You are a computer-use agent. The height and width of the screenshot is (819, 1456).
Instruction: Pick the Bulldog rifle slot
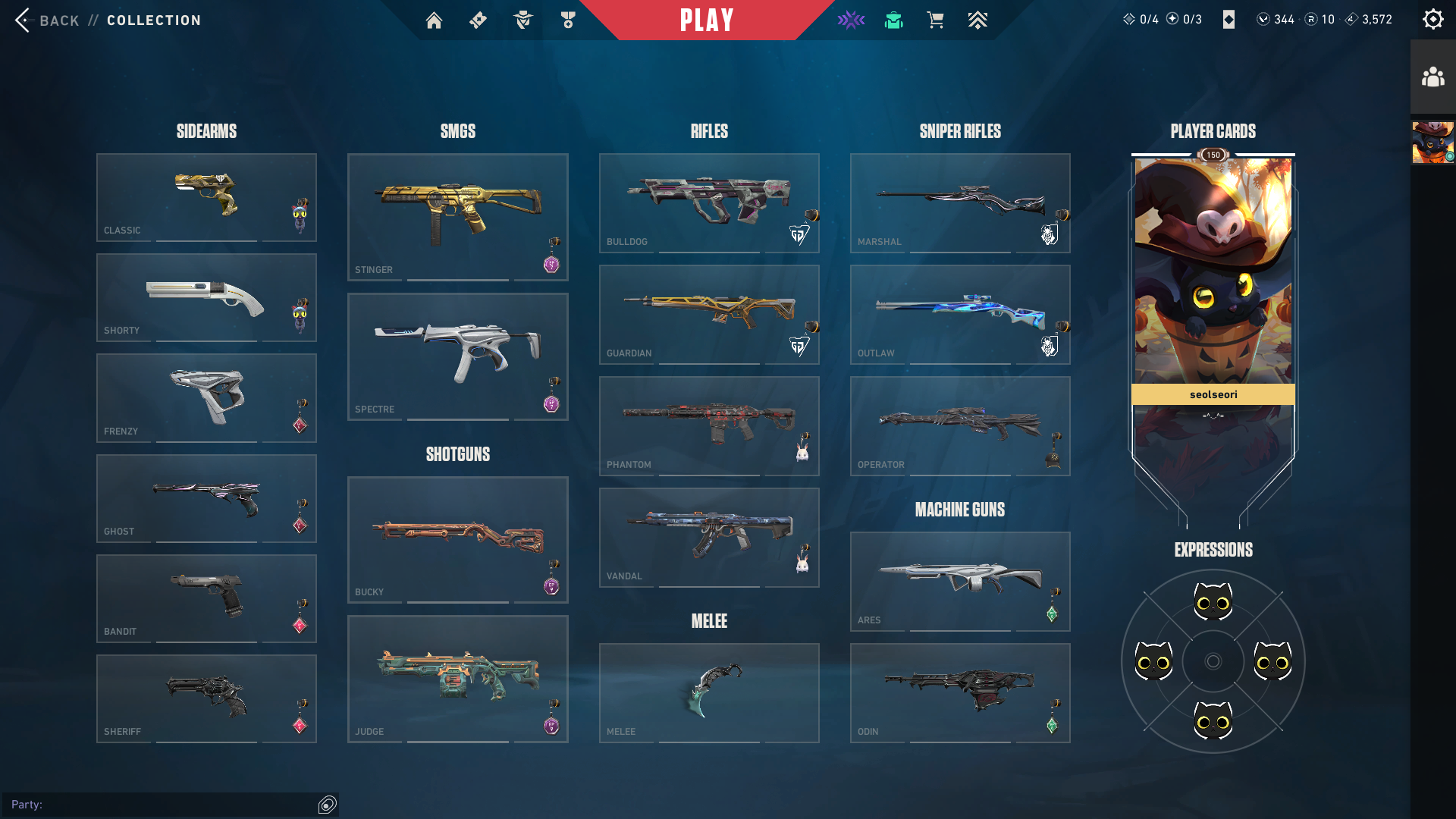click(x=709, y=202)
